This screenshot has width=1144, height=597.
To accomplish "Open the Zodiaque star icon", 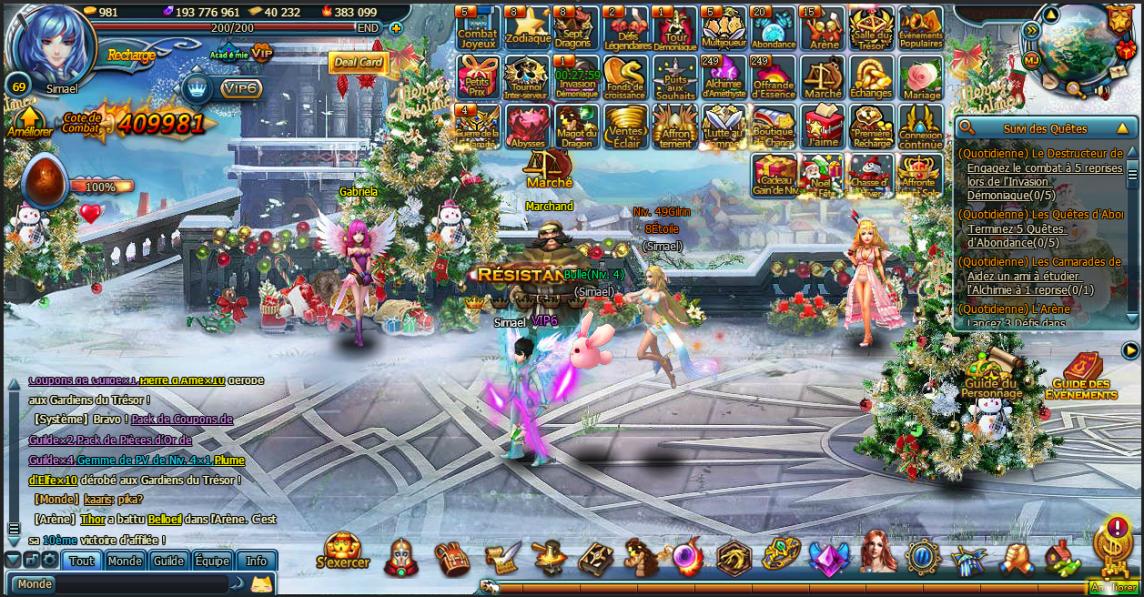I will coord(527,27).
